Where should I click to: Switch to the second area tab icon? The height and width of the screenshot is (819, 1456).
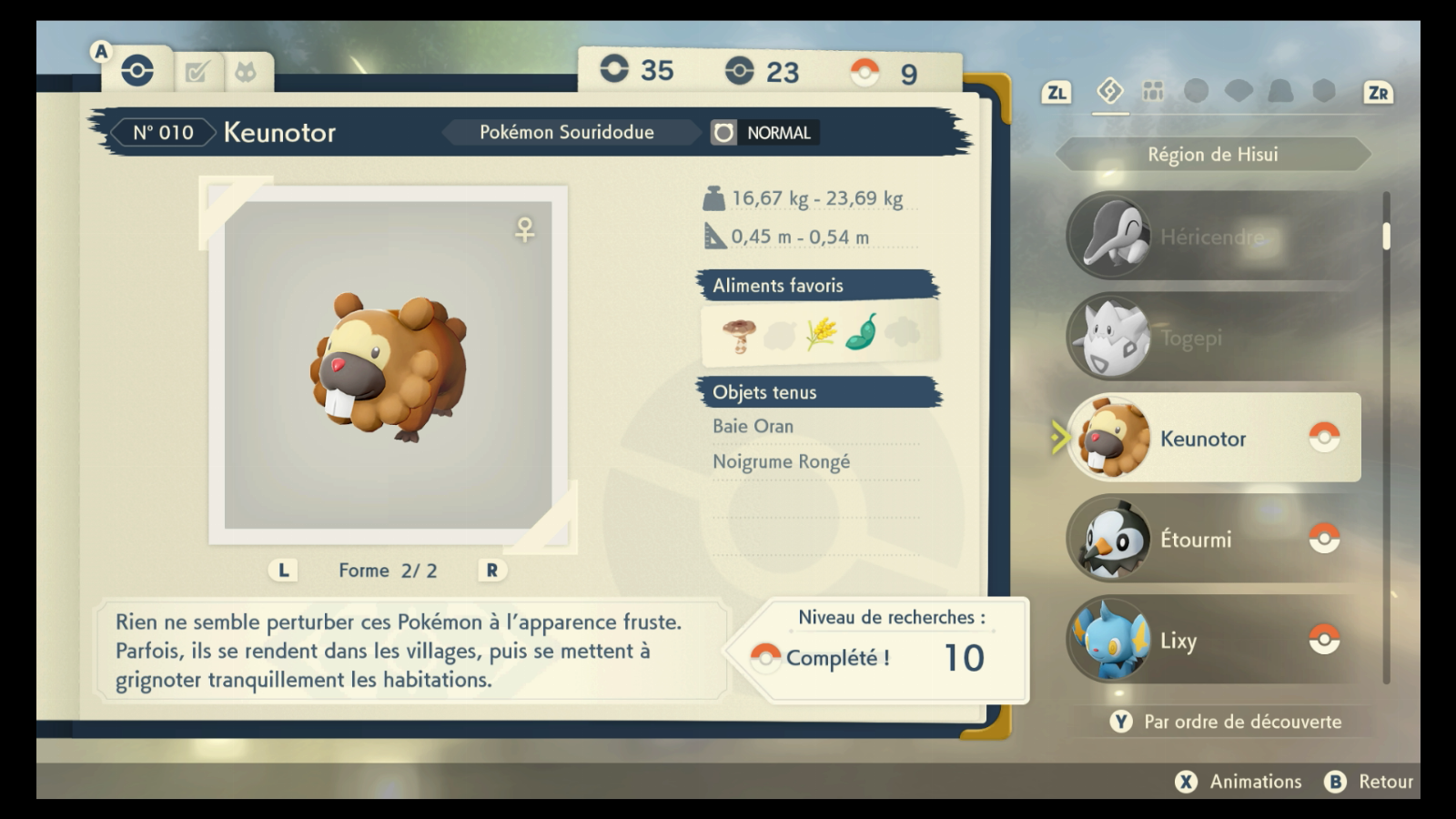pos(1153,91)
